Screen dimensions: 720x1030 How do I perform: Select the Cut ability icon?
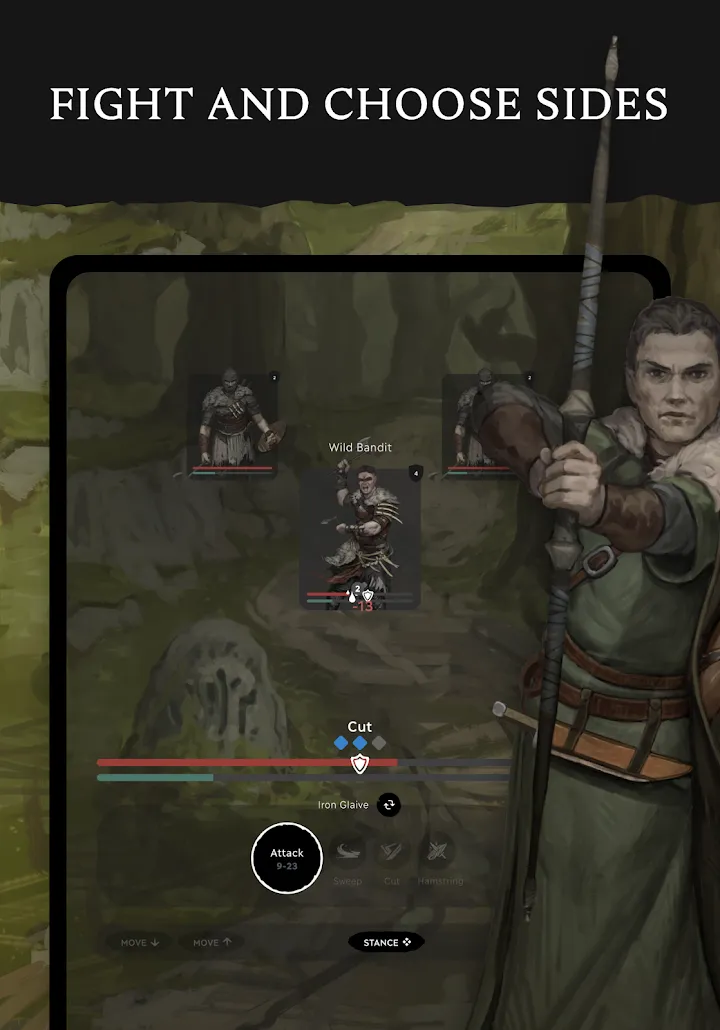click(392, 852)
